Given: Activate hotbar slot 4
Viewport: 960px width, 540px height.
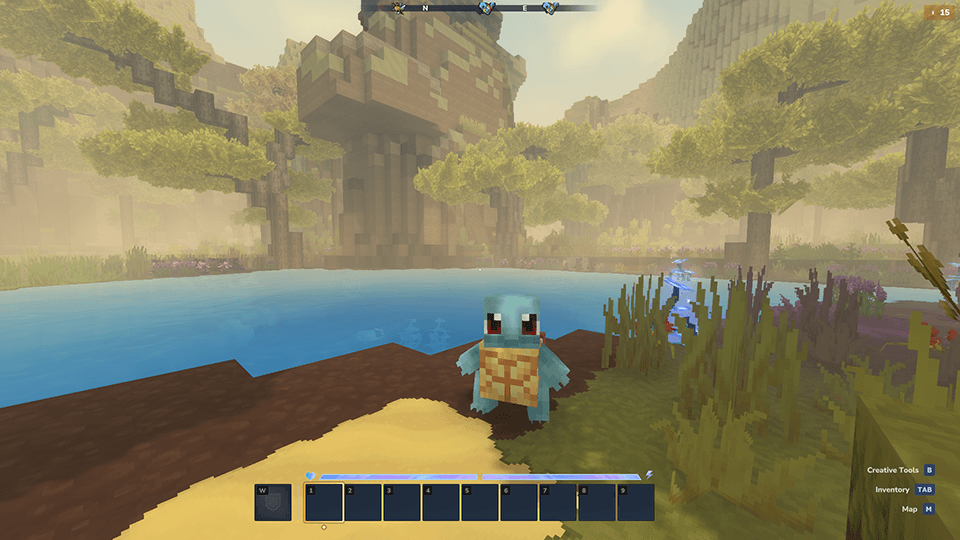Looking at the screenshot, I should [x=441, y=503].
